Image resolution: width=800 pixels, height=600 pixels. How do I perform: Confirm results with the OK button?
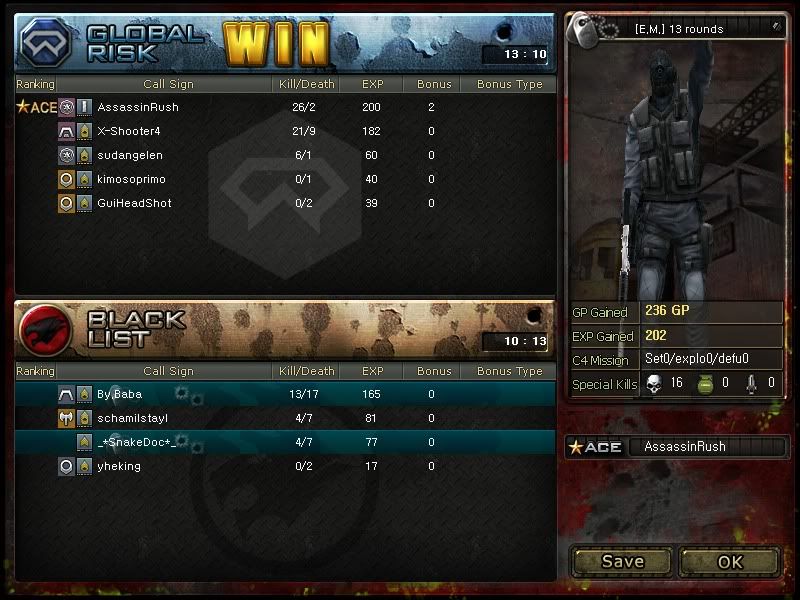click(730, 561)
